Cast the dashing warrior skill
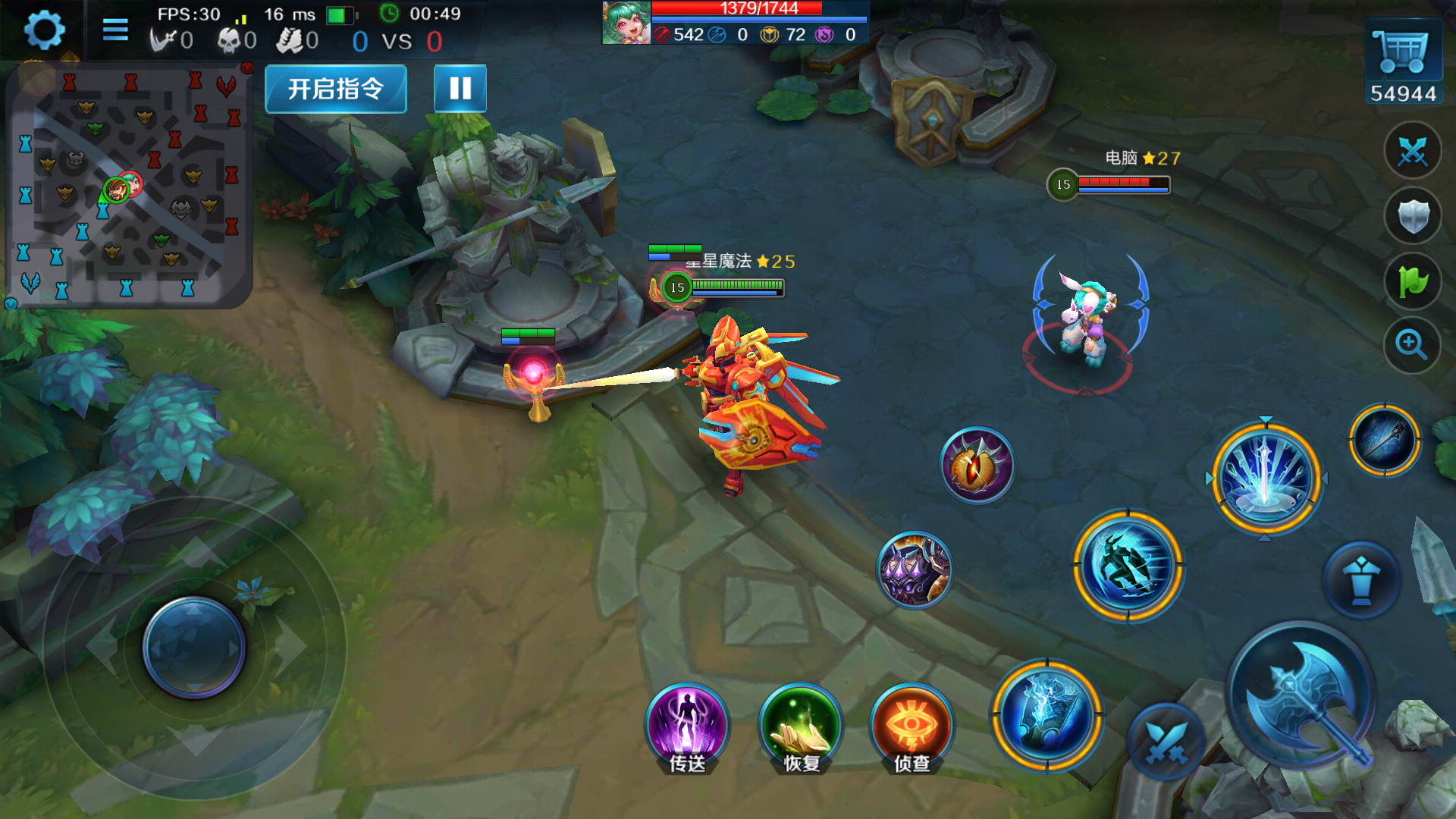 [1128, 566]
